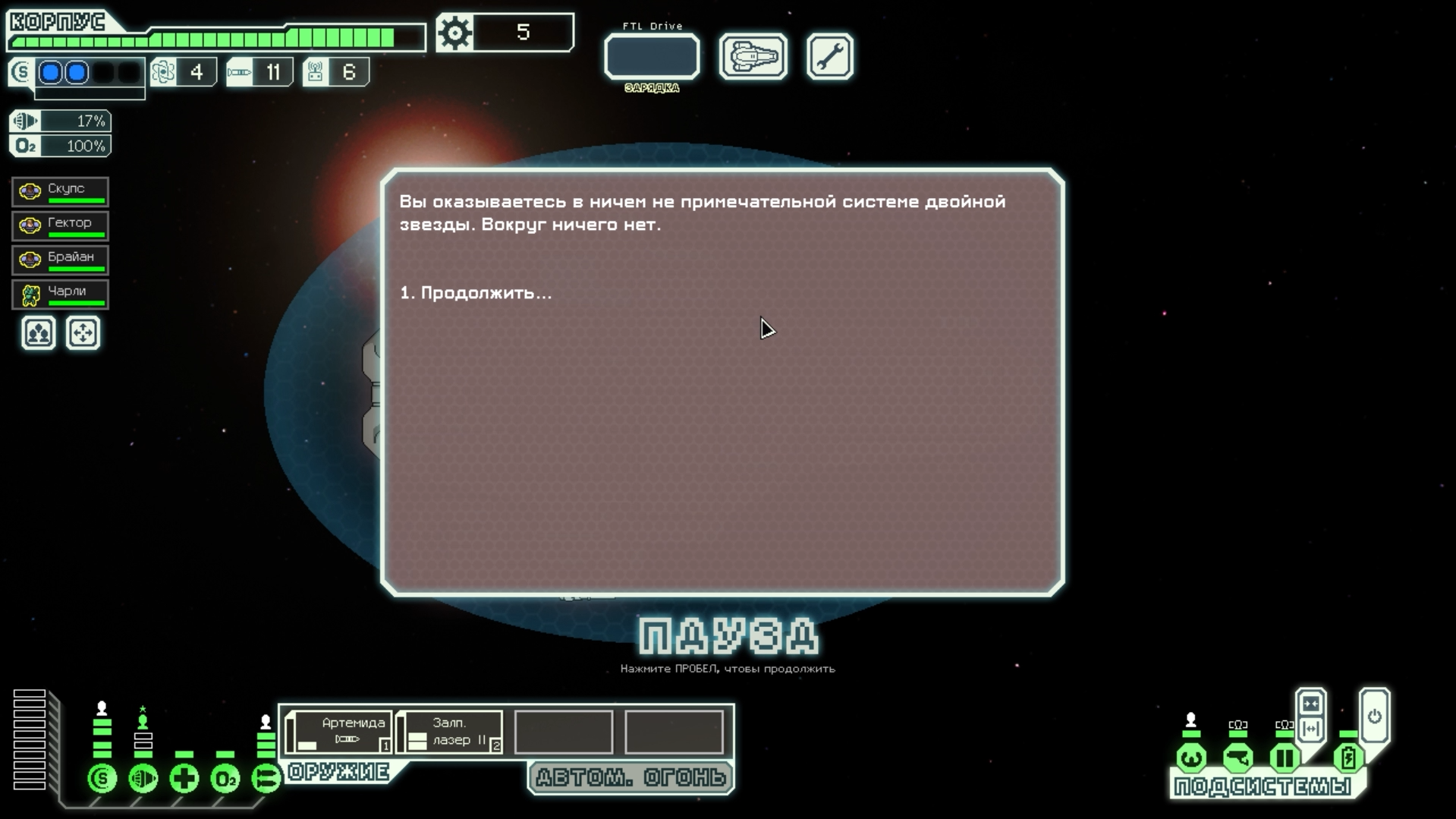Select crew member Скупс
Screen dimensions: 1456x819
click(61, 192)
